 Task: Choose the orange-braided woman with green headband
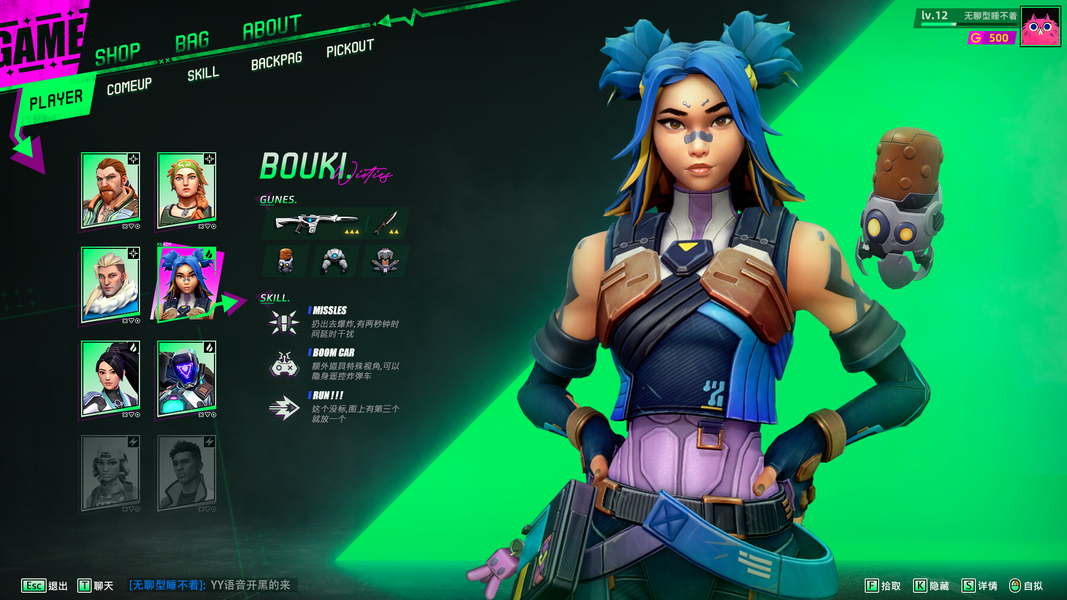coord(186,190)
